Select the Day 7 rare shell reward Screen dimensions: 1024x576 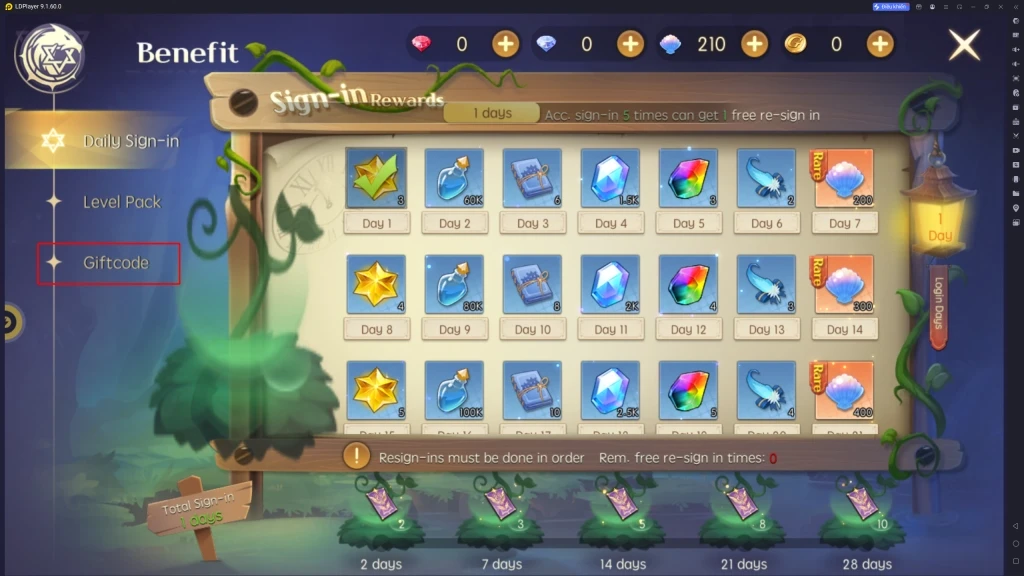pos(844,179)
